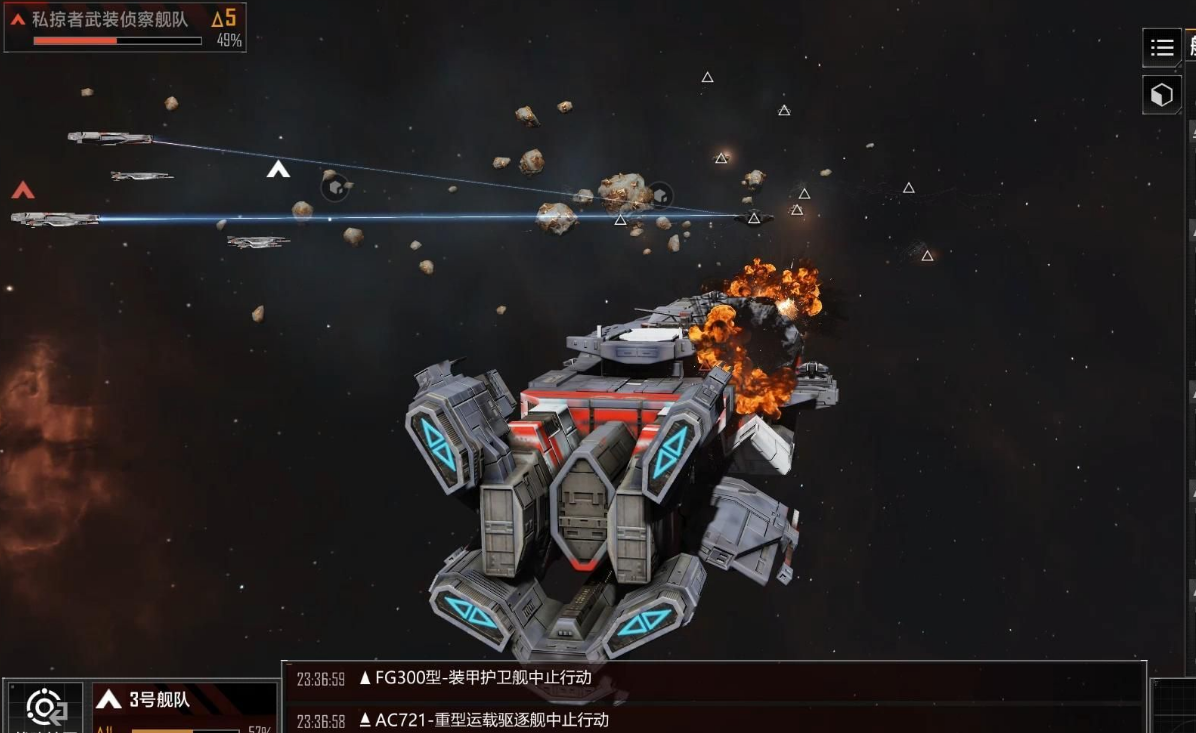Select the 私掠者武装侦察舰队 enemy fleet panel
1196x733 pixels.
124,27
